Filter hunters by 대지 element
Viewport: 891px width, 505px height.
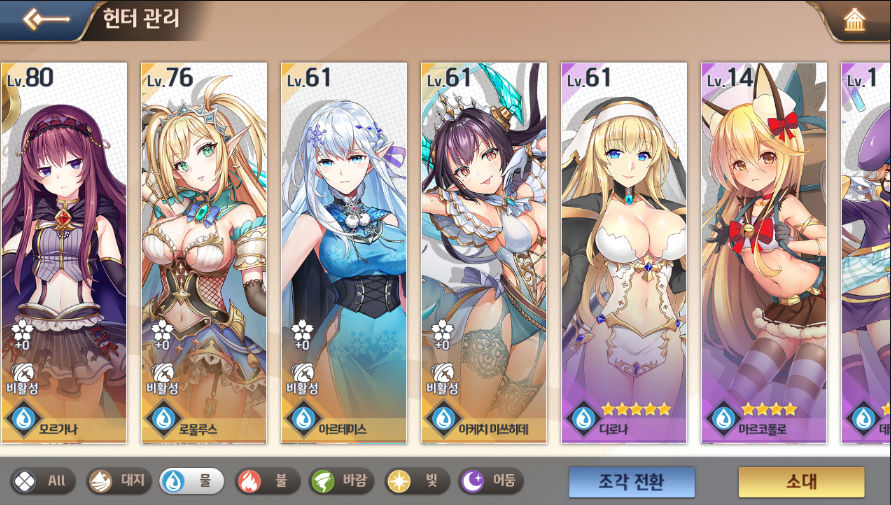(117, 481)
